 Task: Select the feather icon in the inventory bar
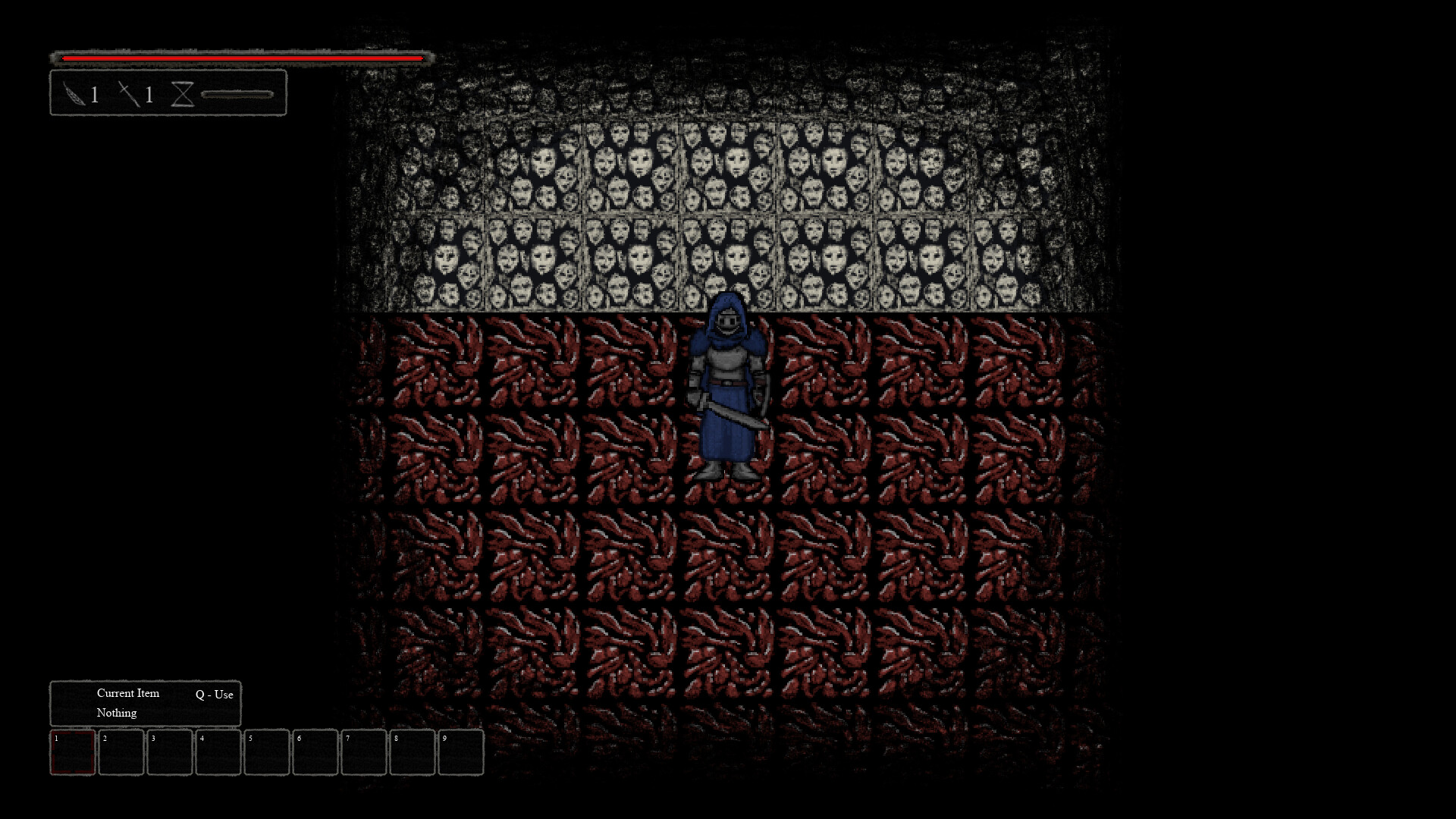click(73, 94)
